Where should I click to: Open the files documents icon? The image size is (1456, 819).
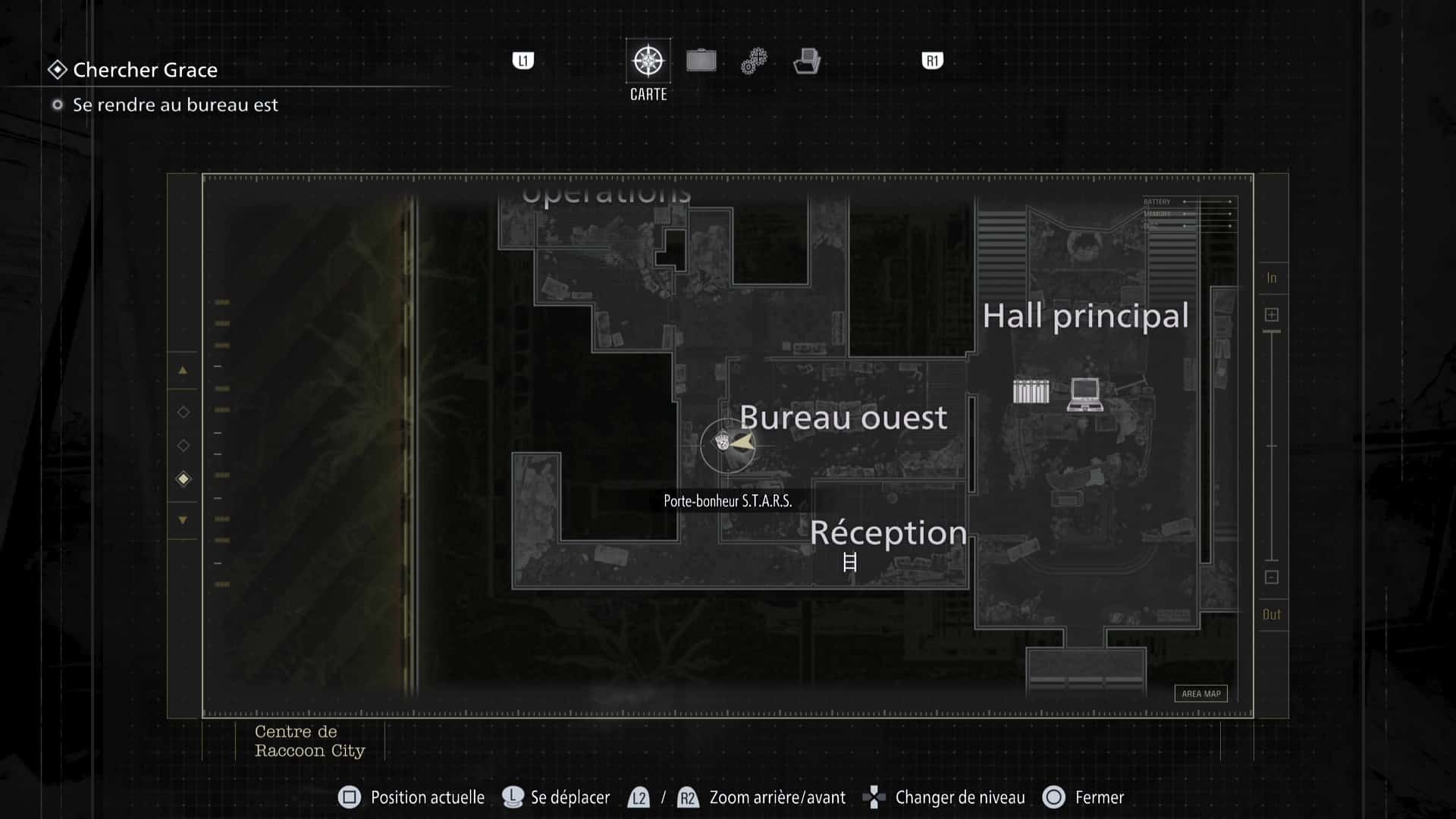click(x=808, y=61)
